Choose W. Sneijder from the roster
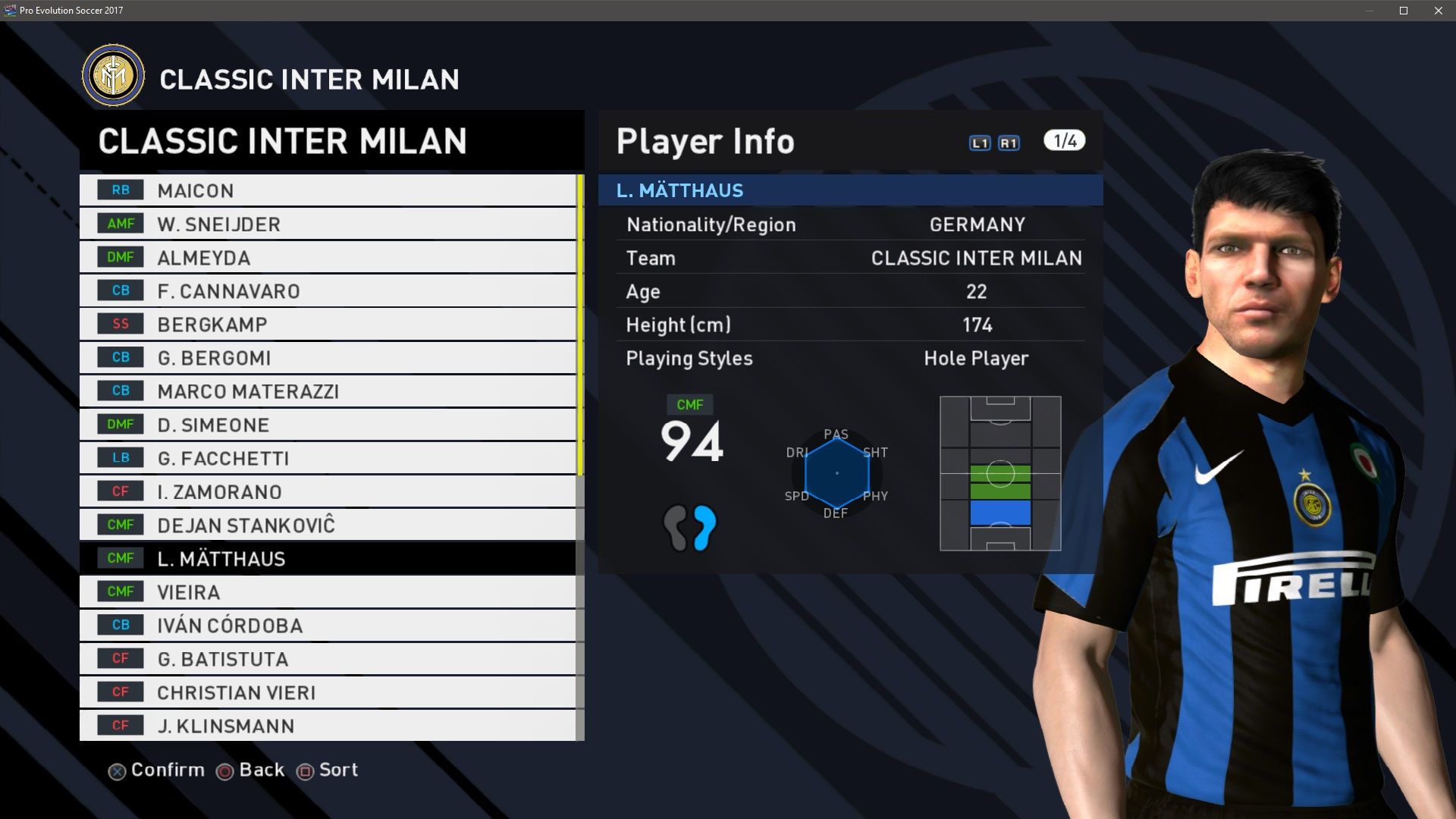Screen dimensions: 1456x819 coord(328,224)
